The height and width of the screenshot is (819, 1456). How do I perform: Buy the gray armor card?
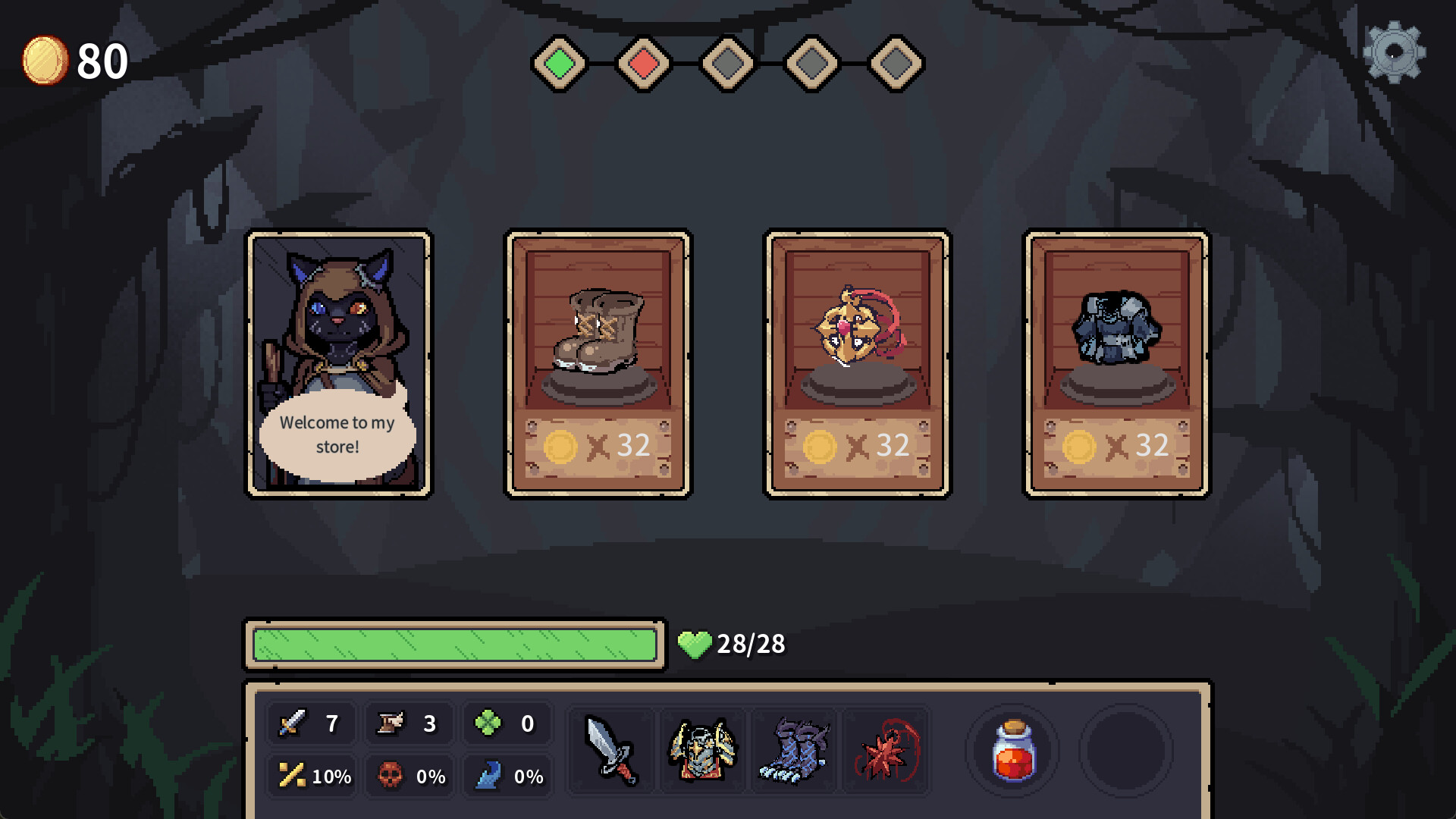coord(1115,362)
